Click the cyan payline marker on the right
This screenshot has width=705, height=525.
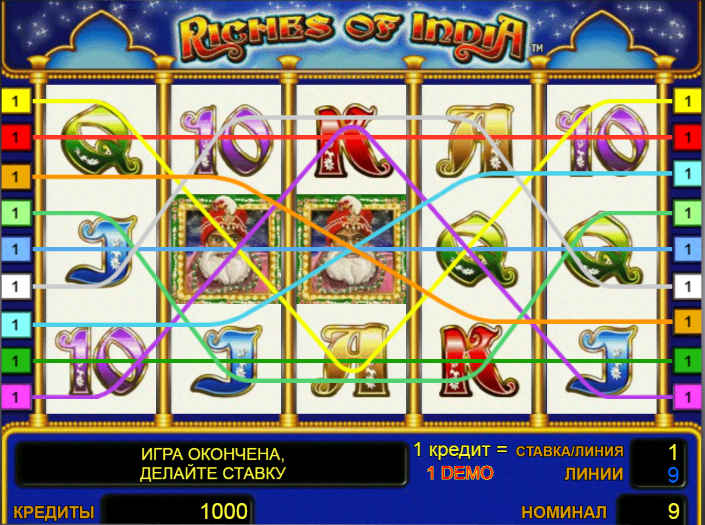tap(688, 174)
